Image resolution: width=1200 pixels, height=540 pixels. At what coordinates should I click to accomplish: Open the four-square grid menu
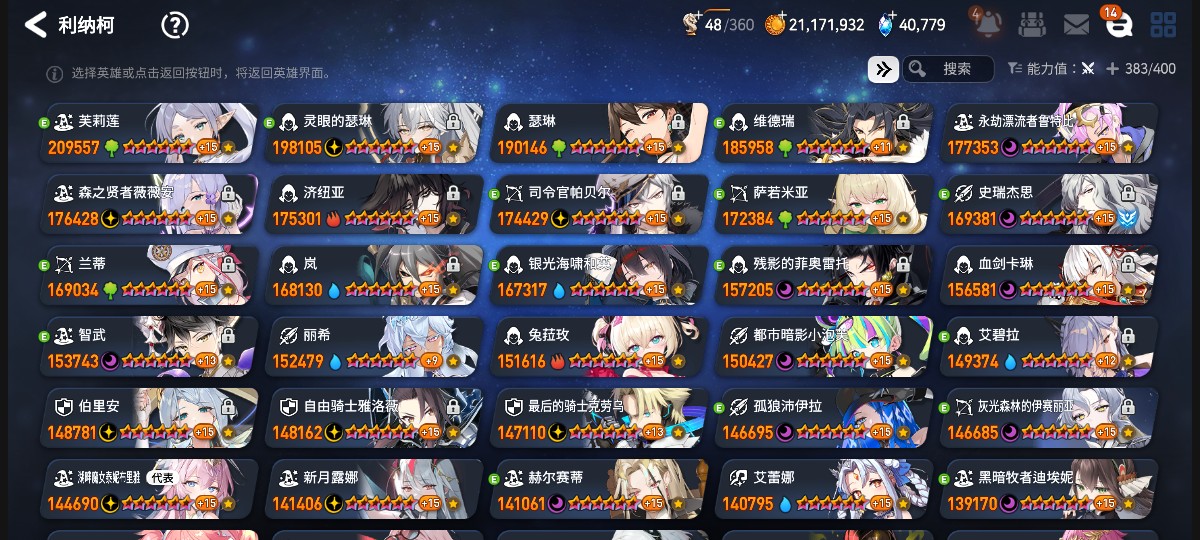pos(1163,25)
